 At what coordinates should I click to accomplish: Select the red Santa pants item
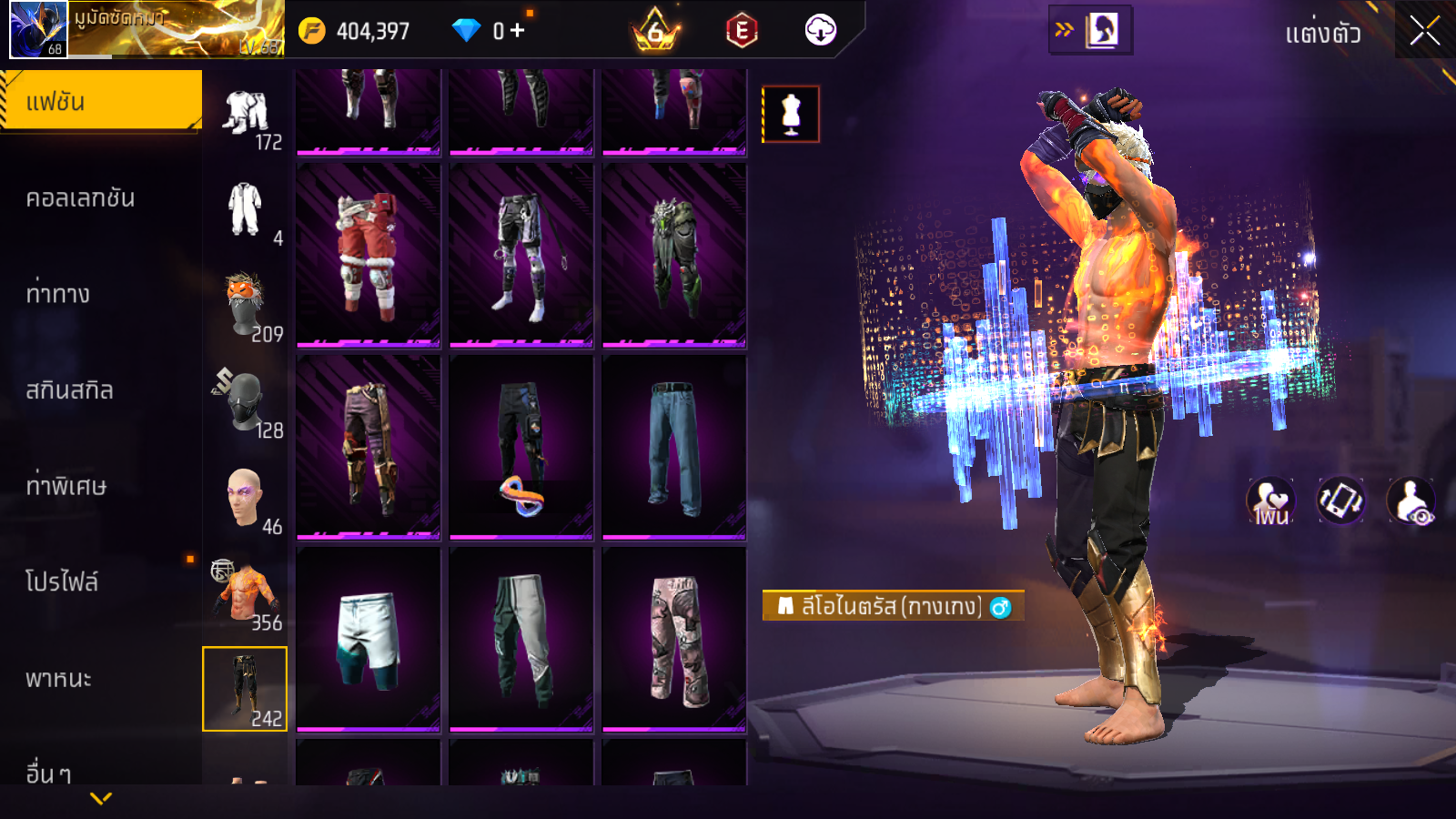click(369, 256)
